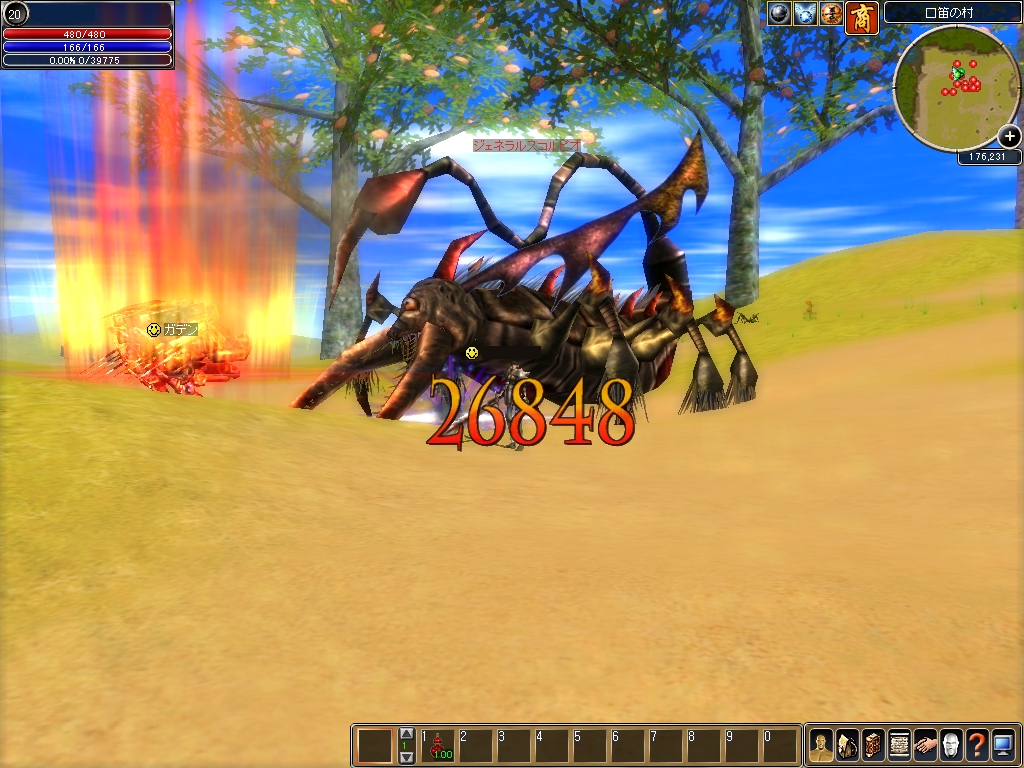This screenshot has height=768, width=1024.
Task: Open the character status menu icon
Action: click(x=820, y=745)
